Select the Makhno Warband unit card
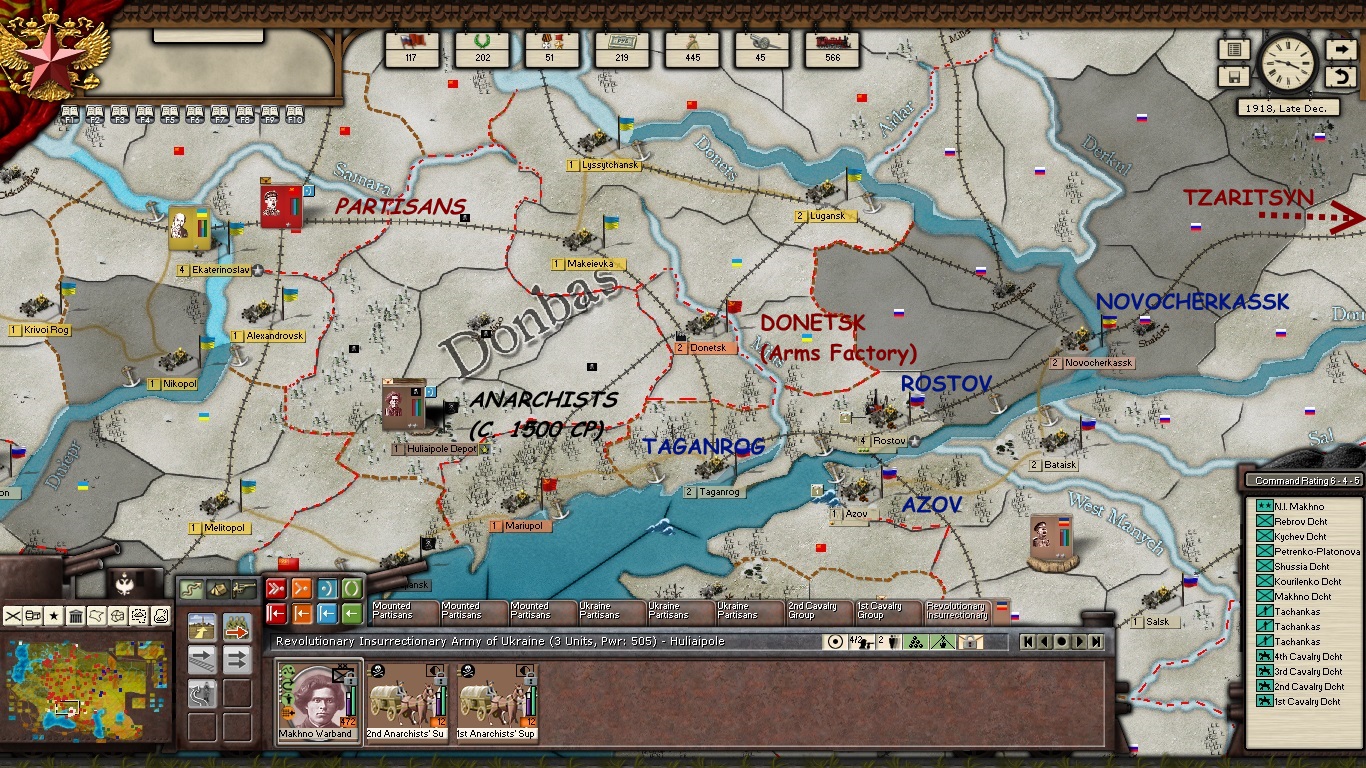The width and height of the screenshot is (1366, 768). coord(314,700)
